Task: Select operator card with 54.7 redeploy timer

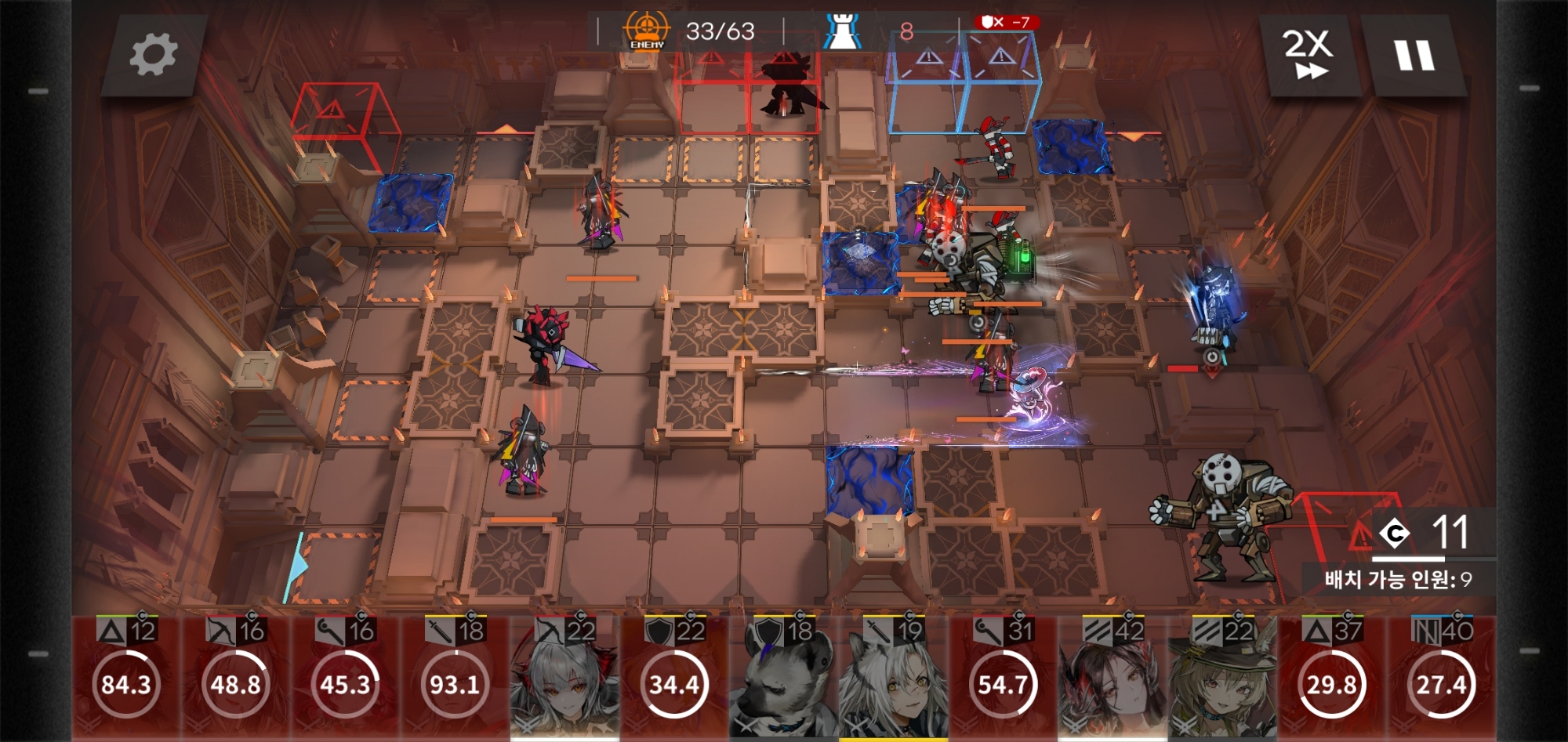Action: 1003,679
